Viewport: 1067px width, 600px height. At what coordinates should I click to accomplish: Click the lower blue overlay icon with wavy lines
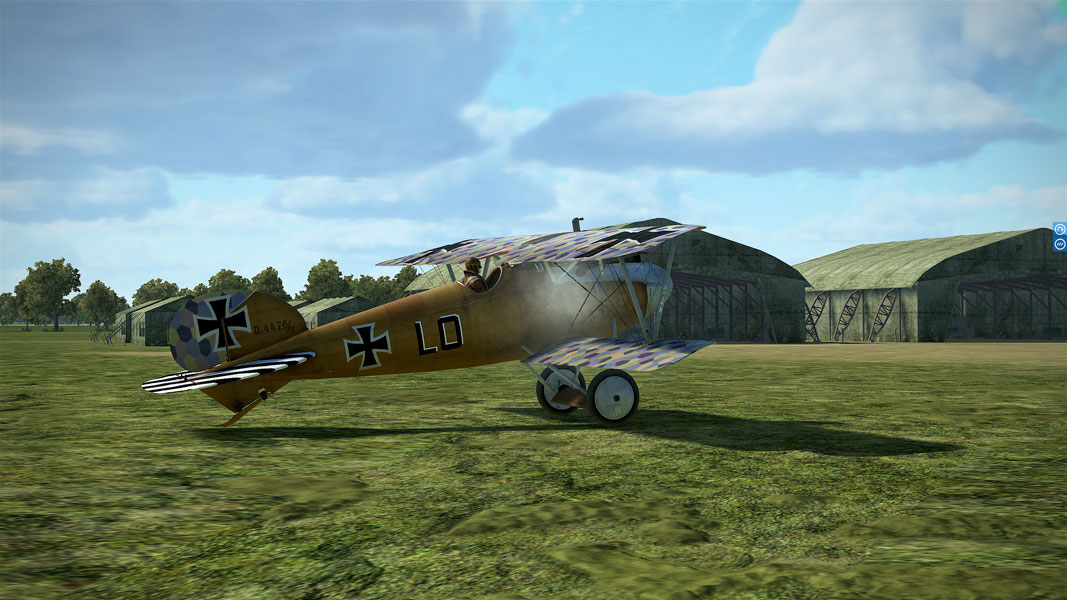tap(1059, 244)
